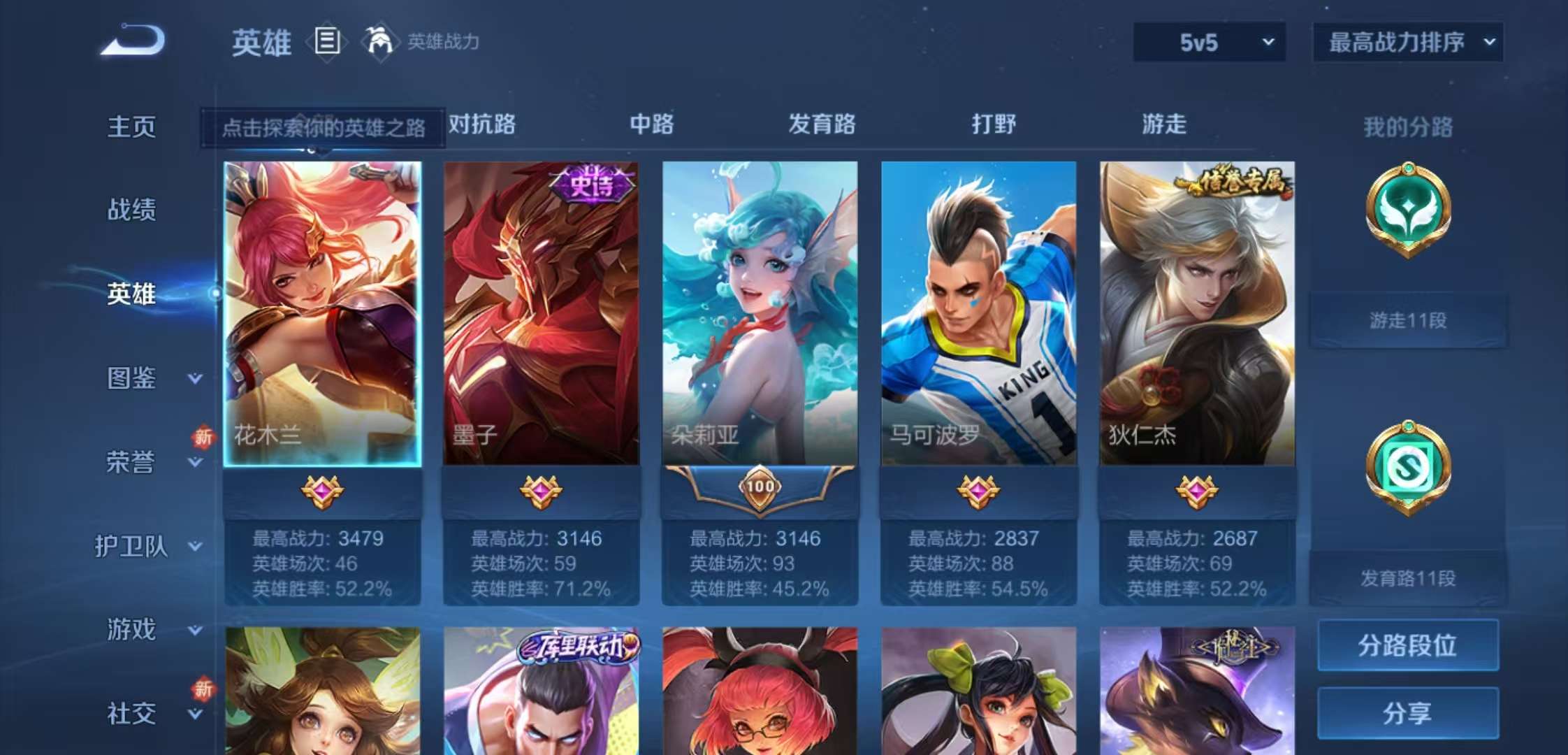Click the 分享 button

(x=1407, y=714)
